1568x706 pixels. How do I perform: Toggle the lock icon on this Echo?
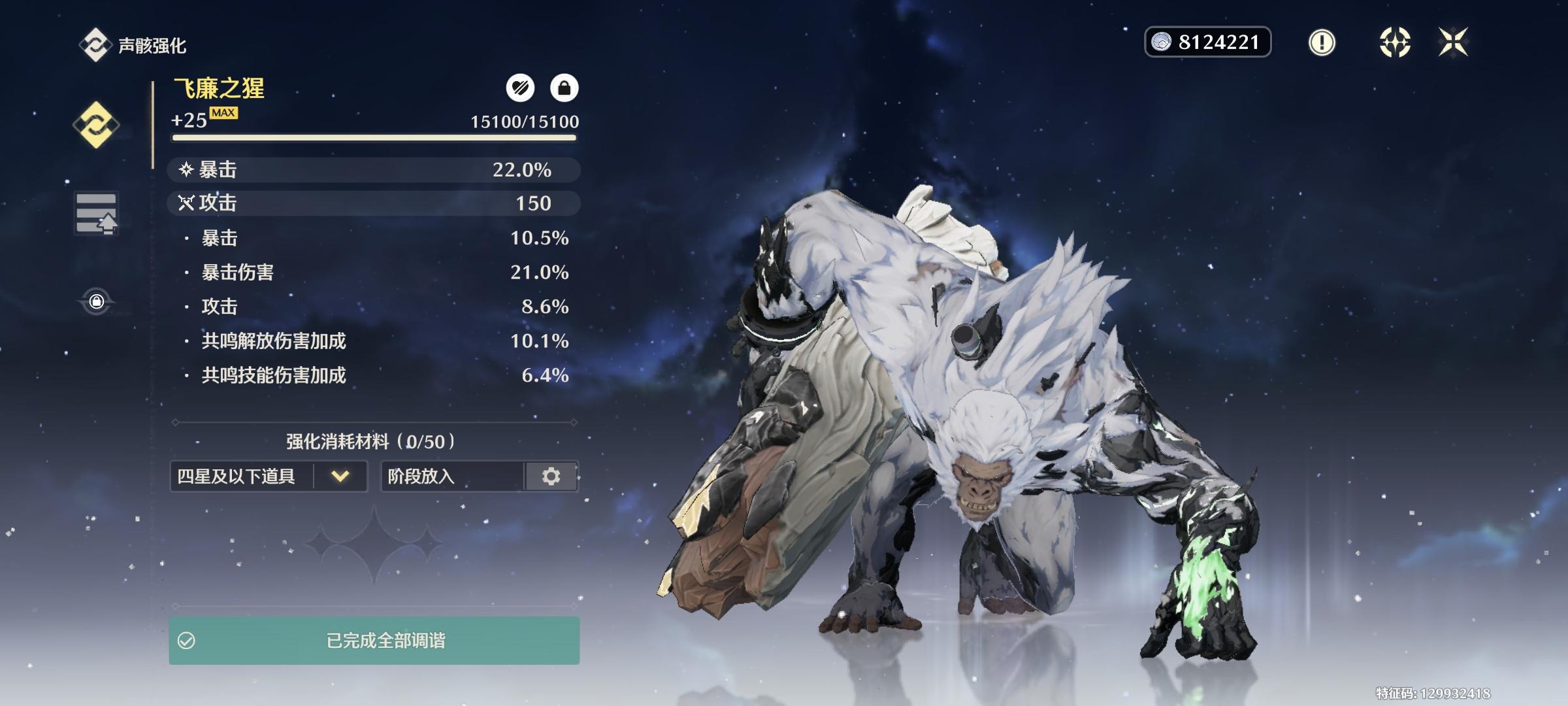[x=564, y=88]
